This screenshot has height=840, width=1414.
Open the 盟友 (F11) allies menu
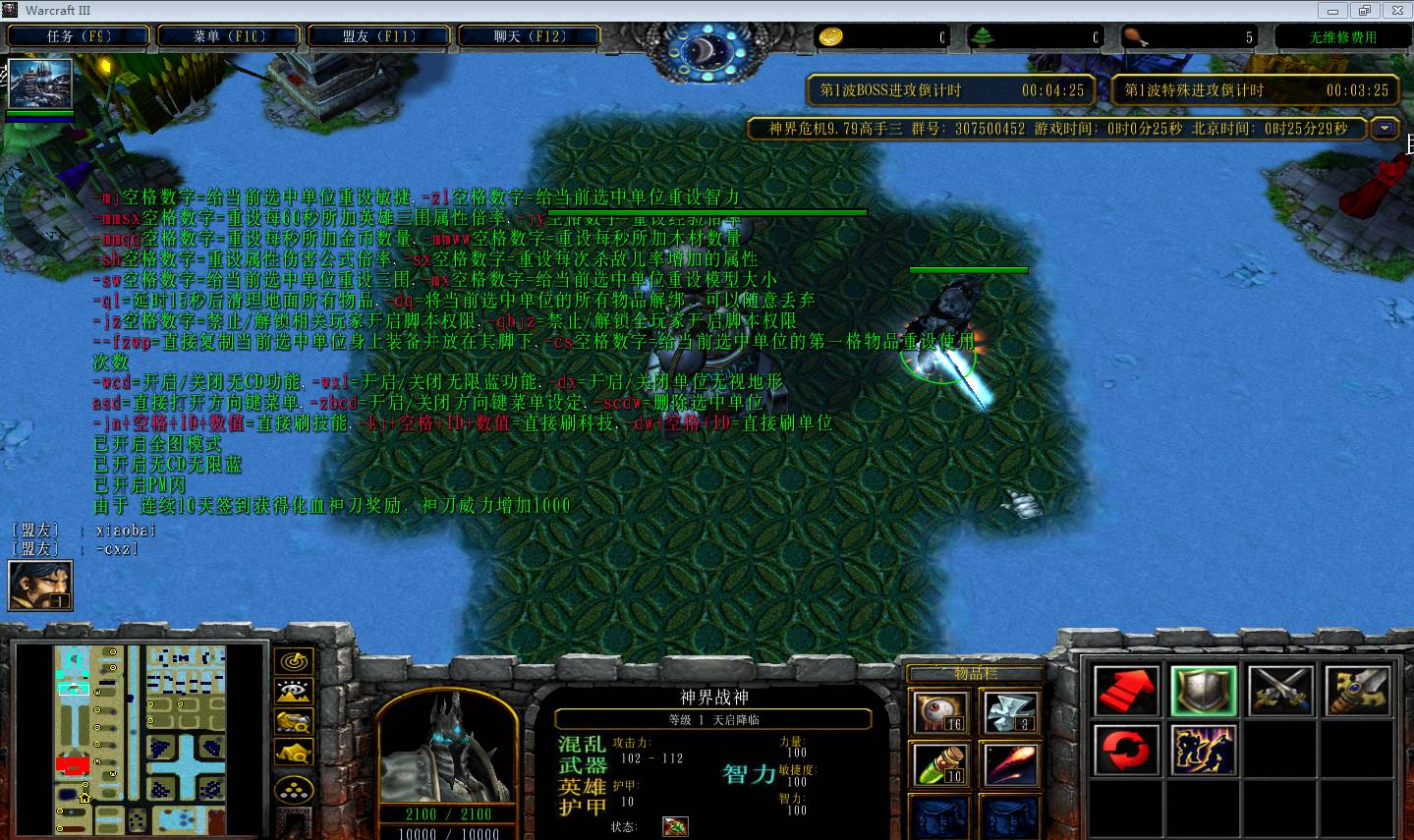[x=379, y=36]
